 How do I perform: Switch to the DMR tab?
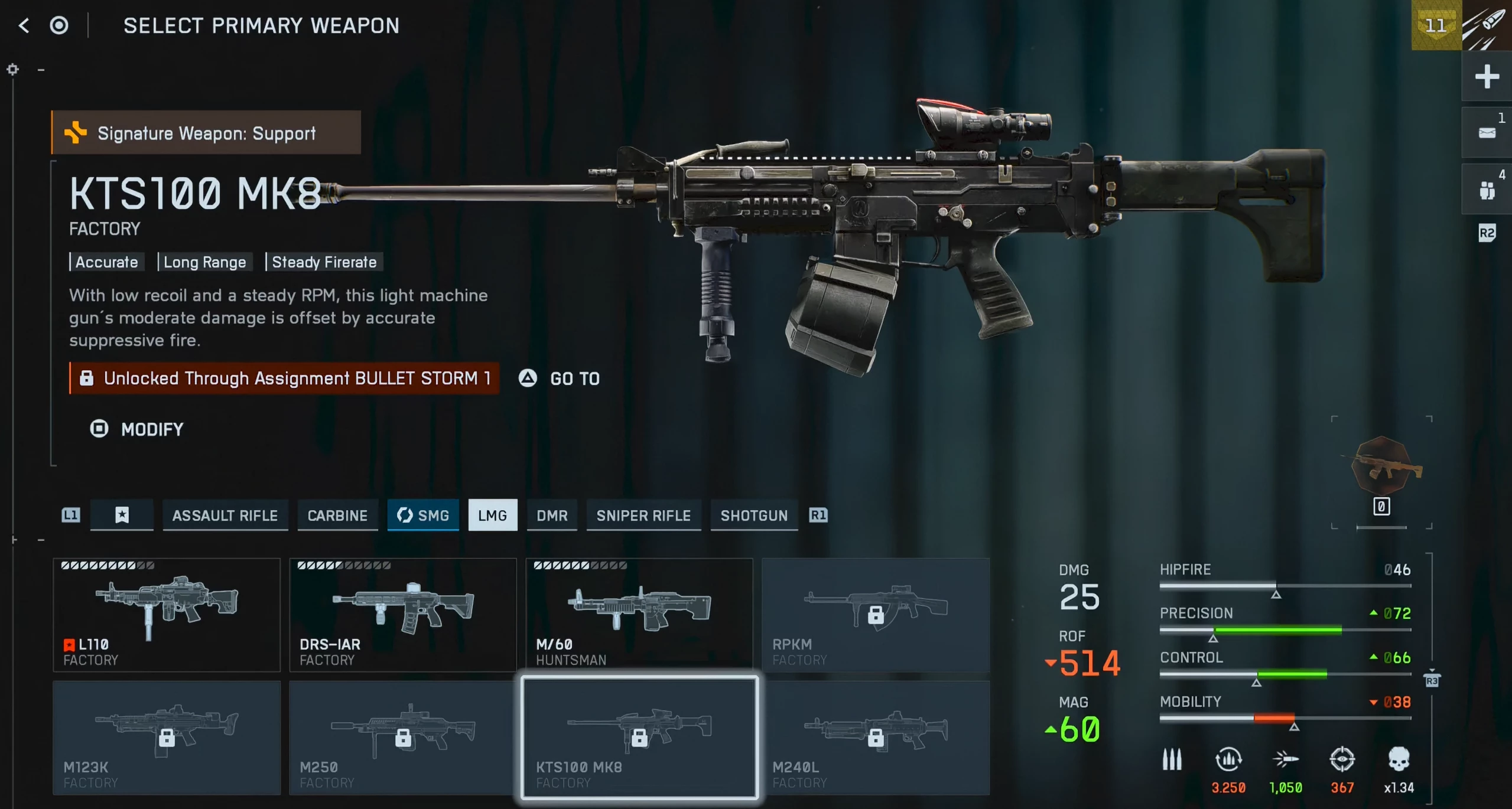552,516
